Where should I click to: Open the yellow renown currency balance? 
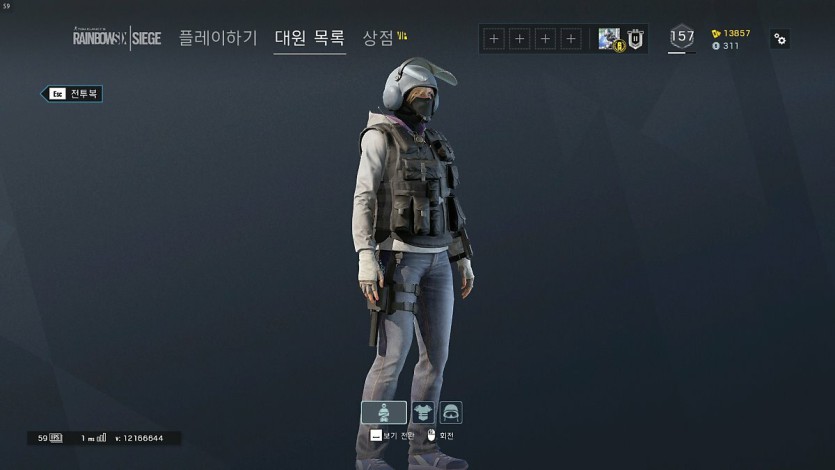[x=731, y=33]
